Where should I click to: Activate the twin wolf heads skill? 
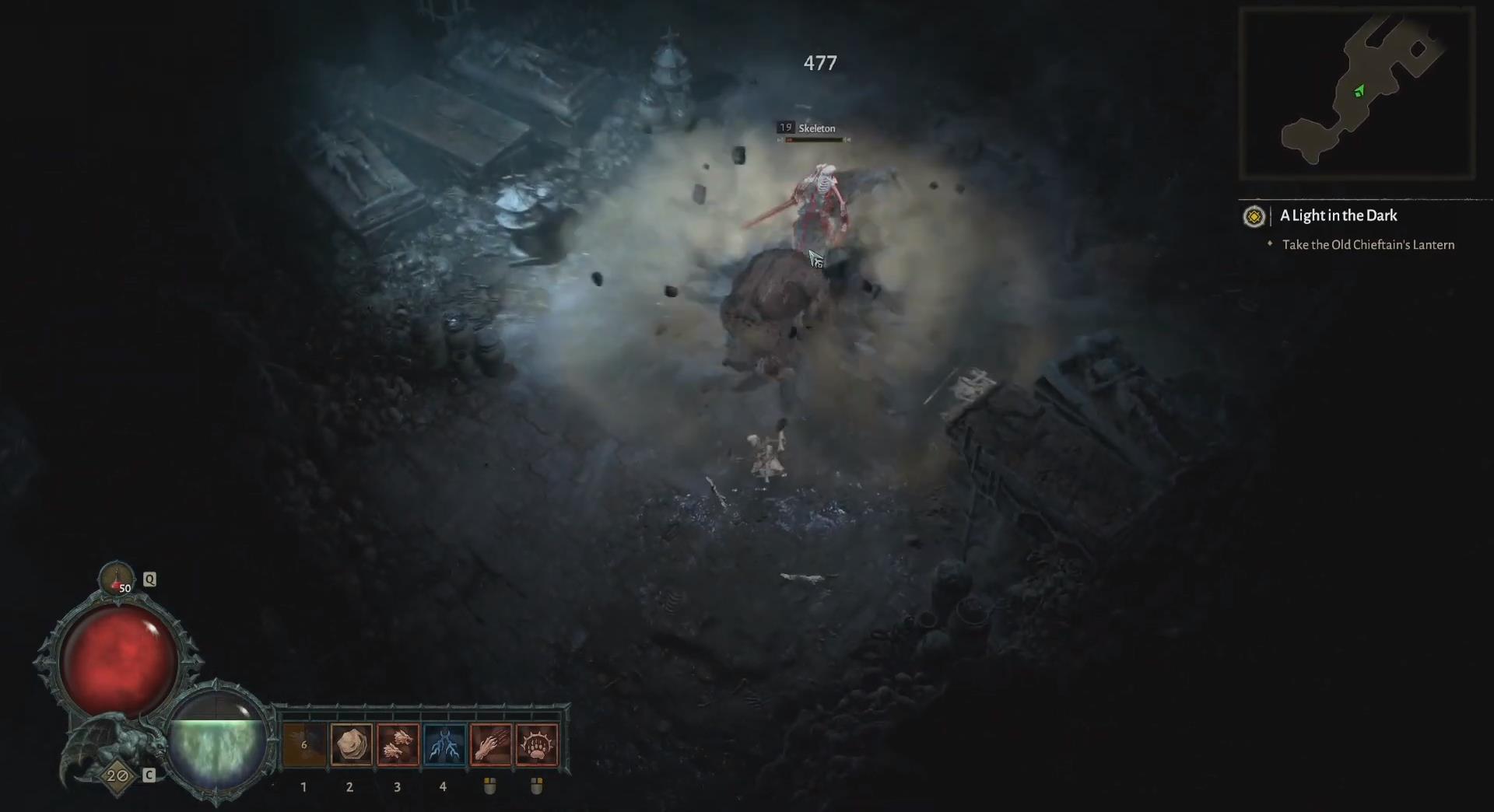pos(397,745)
